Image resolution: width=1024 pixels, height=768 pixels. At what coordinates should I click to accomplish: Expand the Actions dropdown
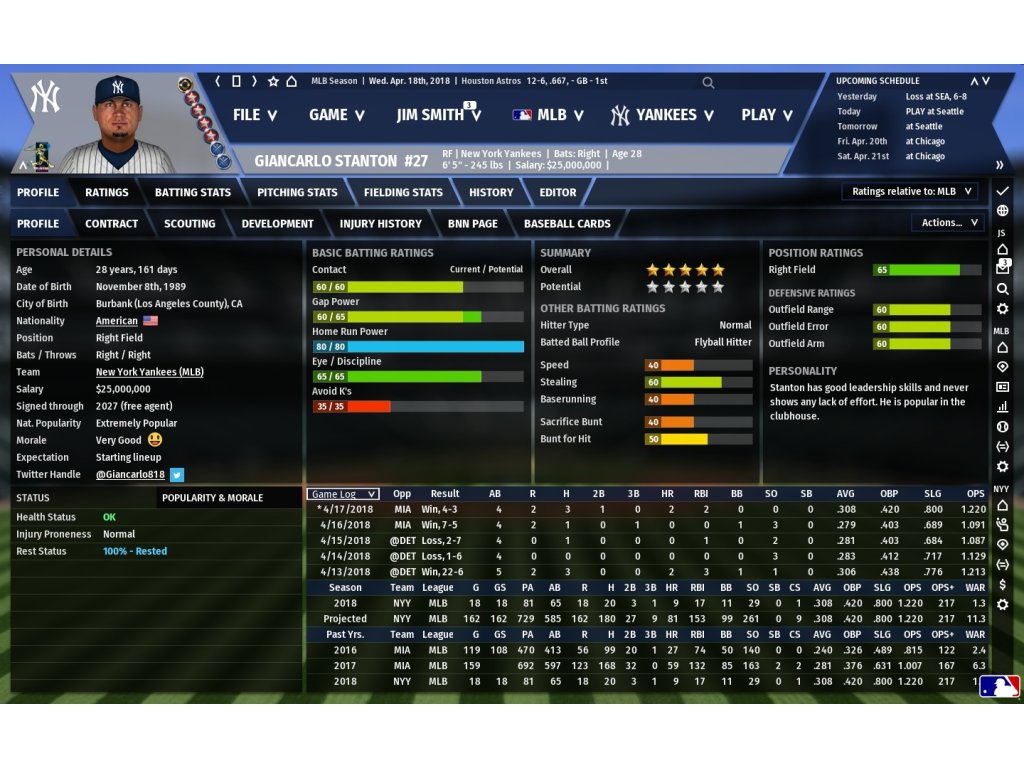click(x=947, y=223)
